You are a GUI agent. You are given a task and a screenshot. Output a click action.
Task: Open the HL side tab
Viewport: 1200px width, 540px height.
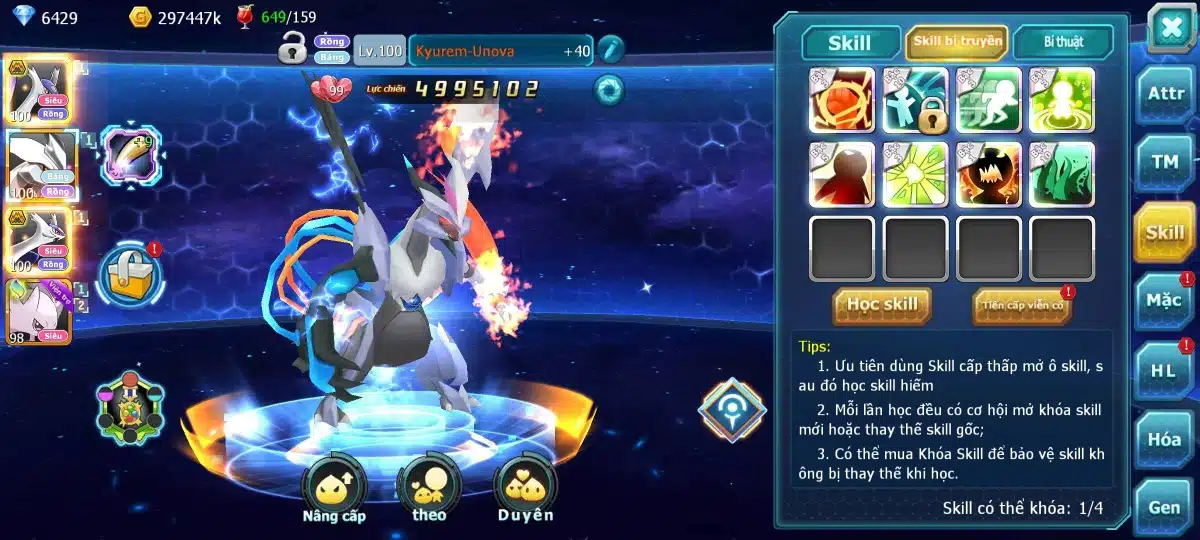[x=1165, y=369]
